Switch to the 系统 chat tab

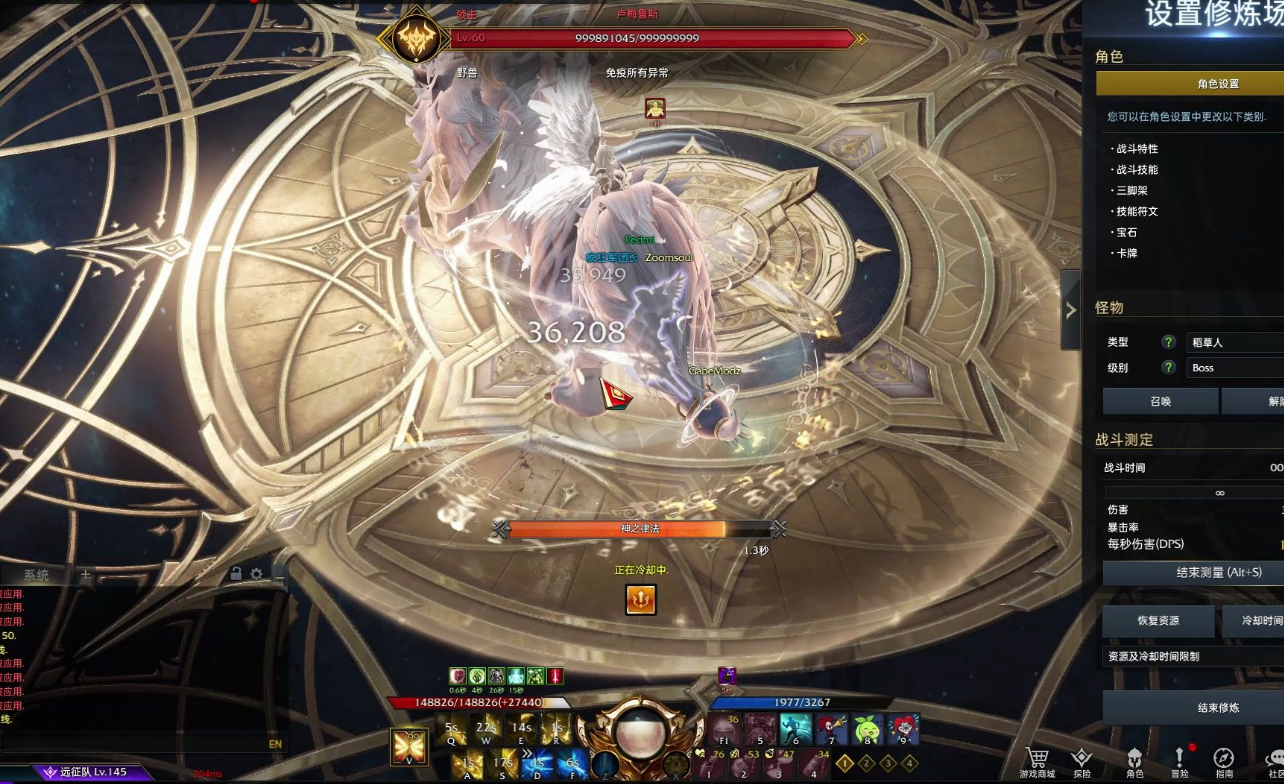(37, 575)
